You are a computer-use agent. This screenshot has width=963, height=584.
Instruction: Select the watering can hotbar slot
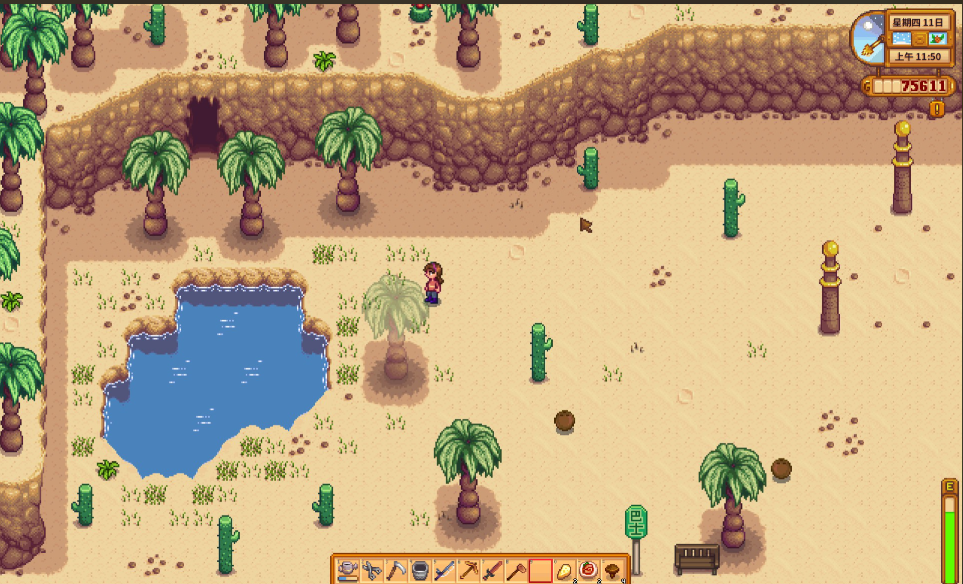(x=348, y=571)
